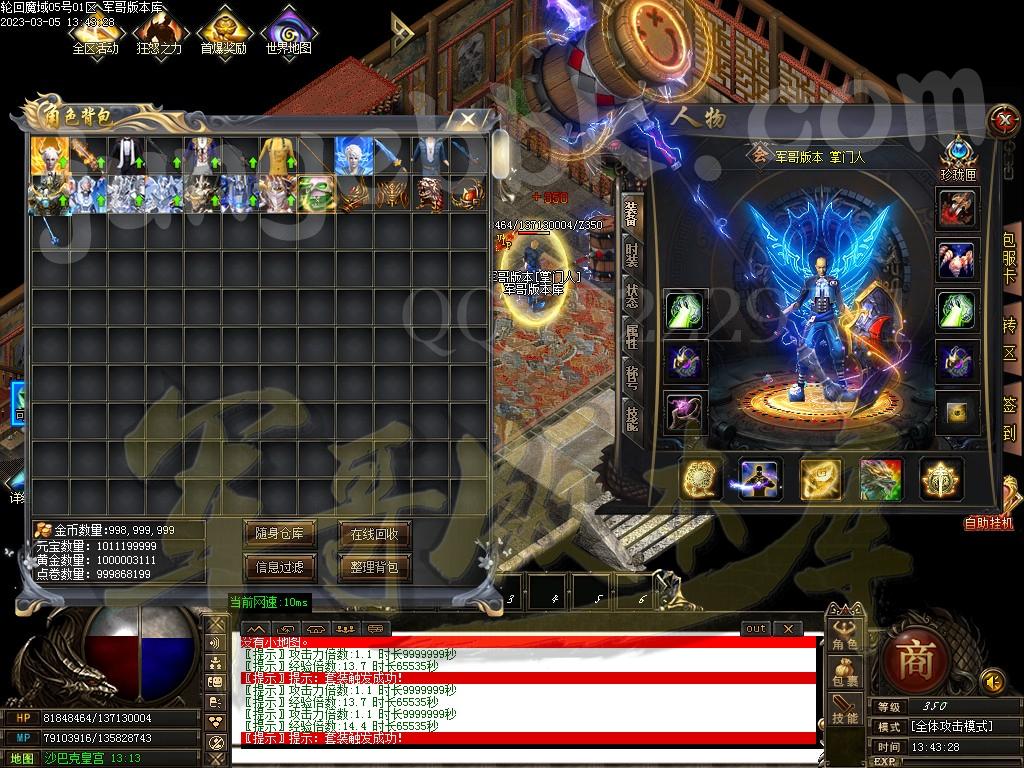The image size is (1024, 768).
Task: Open the red 商 shop button
Action: [x=913, y=658]
